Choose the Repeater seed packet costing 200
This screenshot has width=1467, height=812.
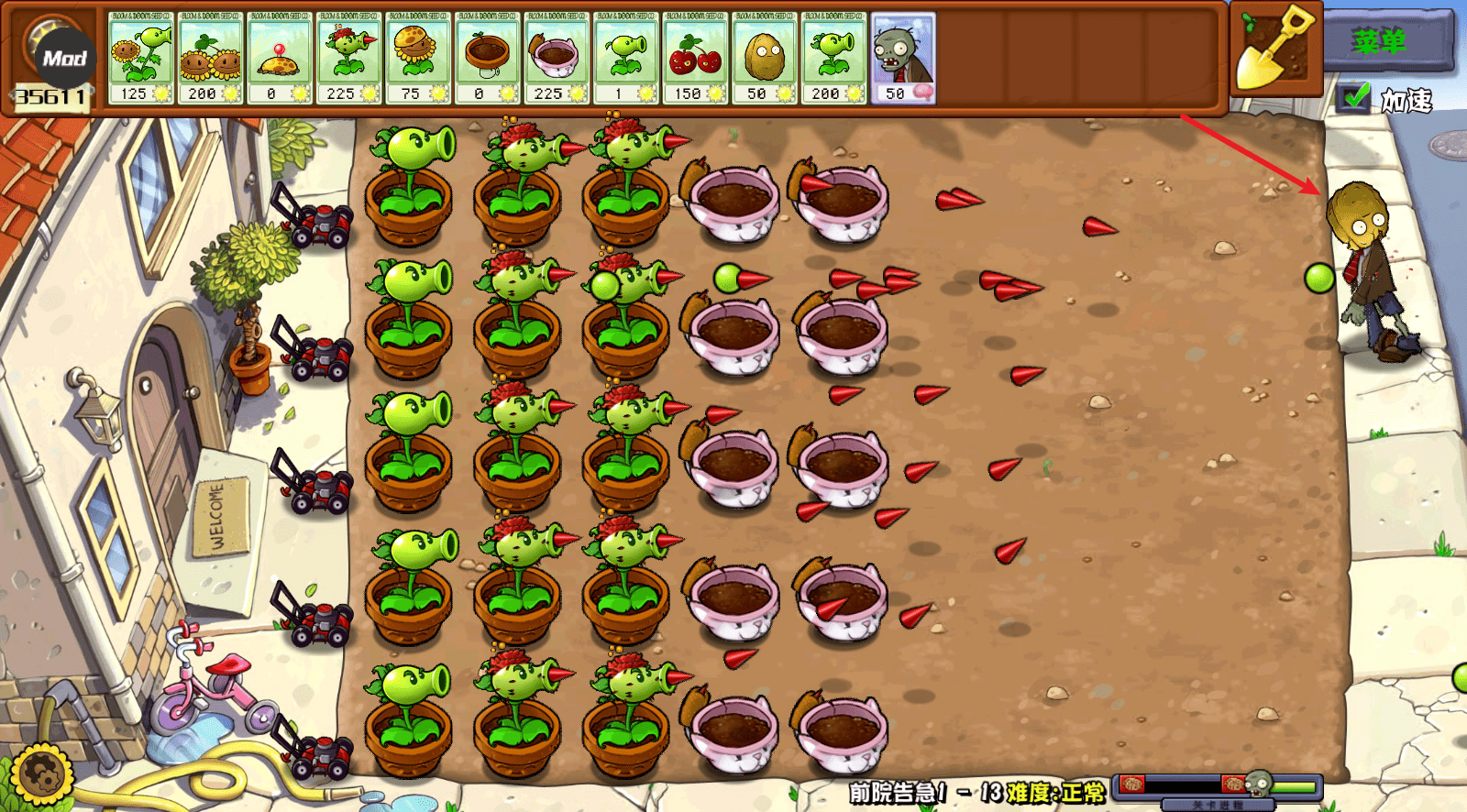pos(833,58)
